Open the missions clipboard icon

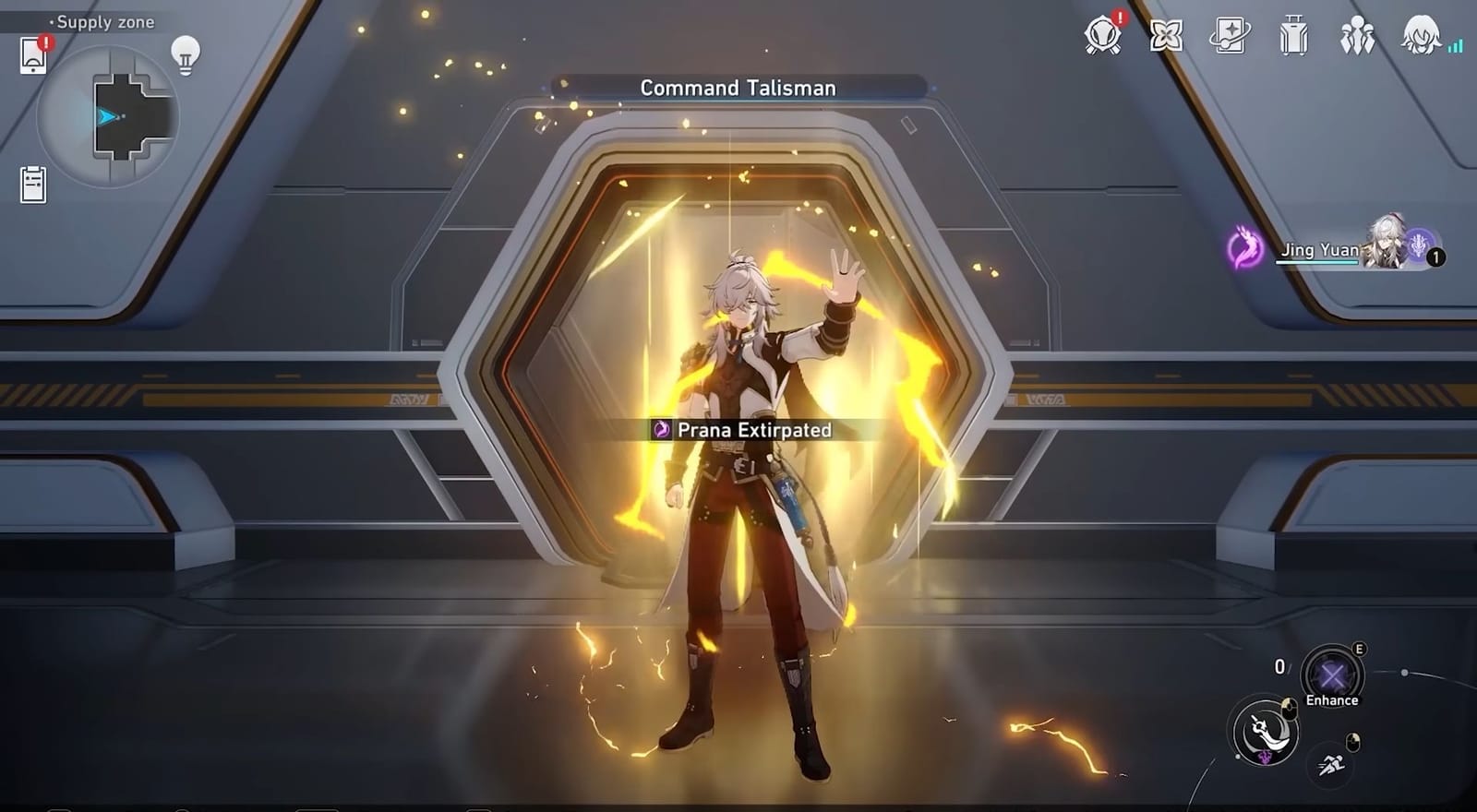click(34, 183)
